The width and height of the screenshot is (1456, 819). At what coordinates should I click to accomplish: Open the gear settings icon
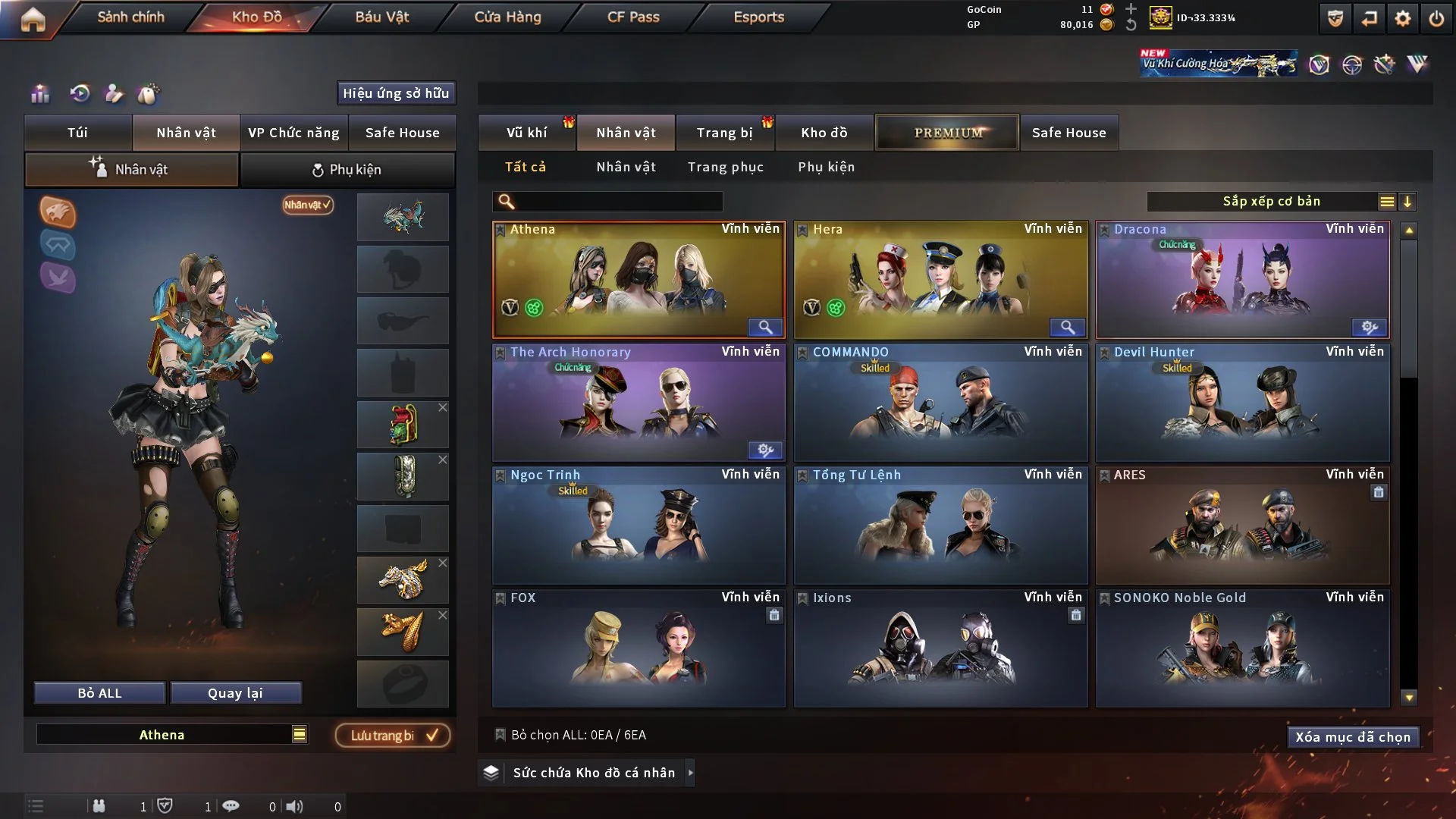(1402, 18)
